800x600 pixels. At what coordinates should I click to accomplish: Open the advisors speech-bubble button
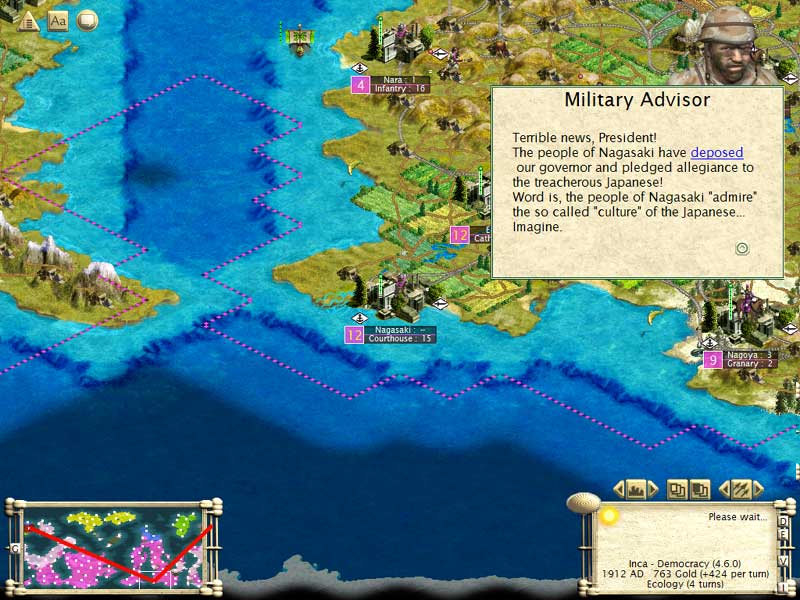coord(87,20)
